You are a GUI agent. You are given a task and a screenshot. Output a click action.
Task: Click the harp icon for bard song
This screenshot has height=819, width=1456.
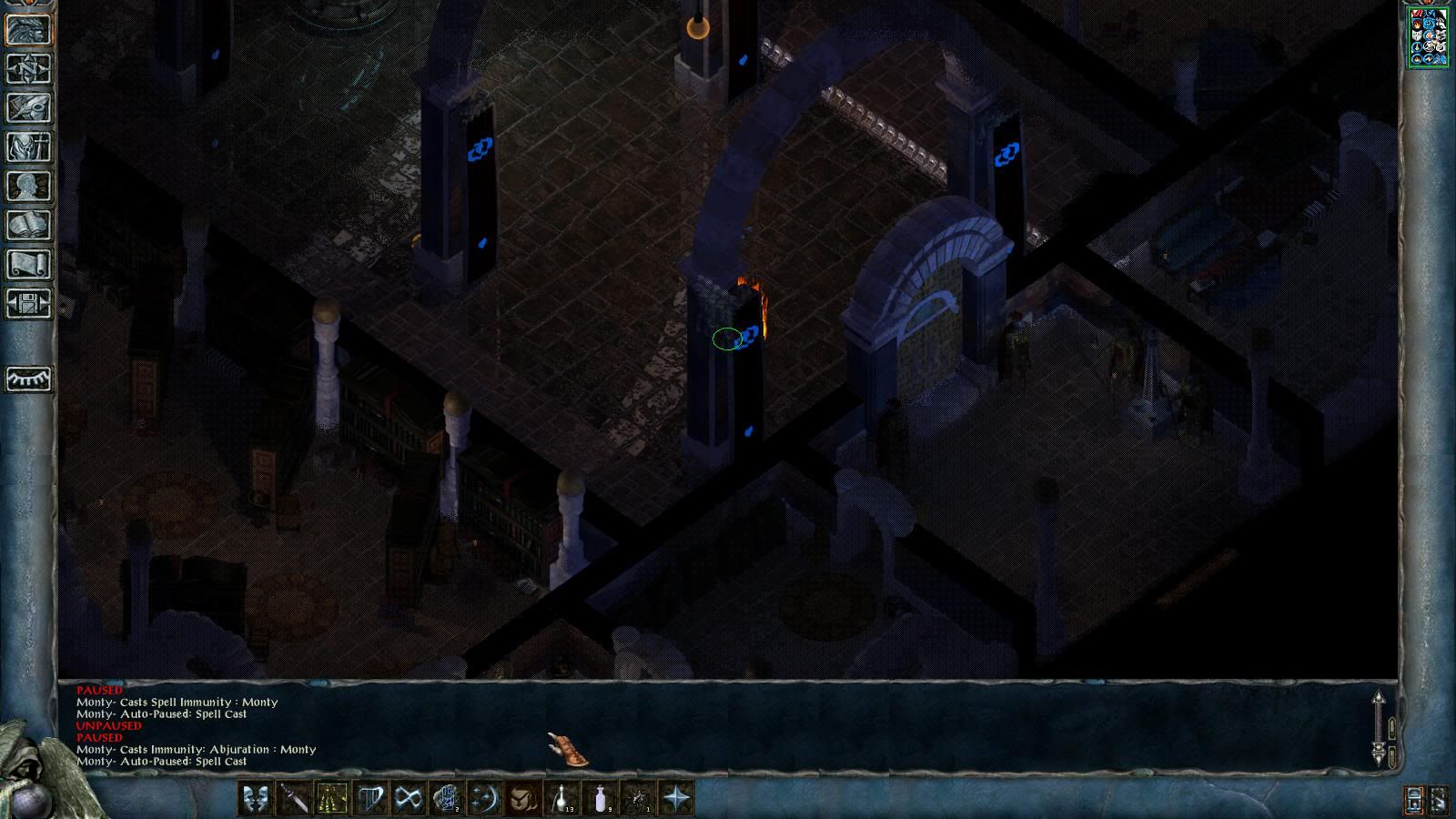click(370, 799)
